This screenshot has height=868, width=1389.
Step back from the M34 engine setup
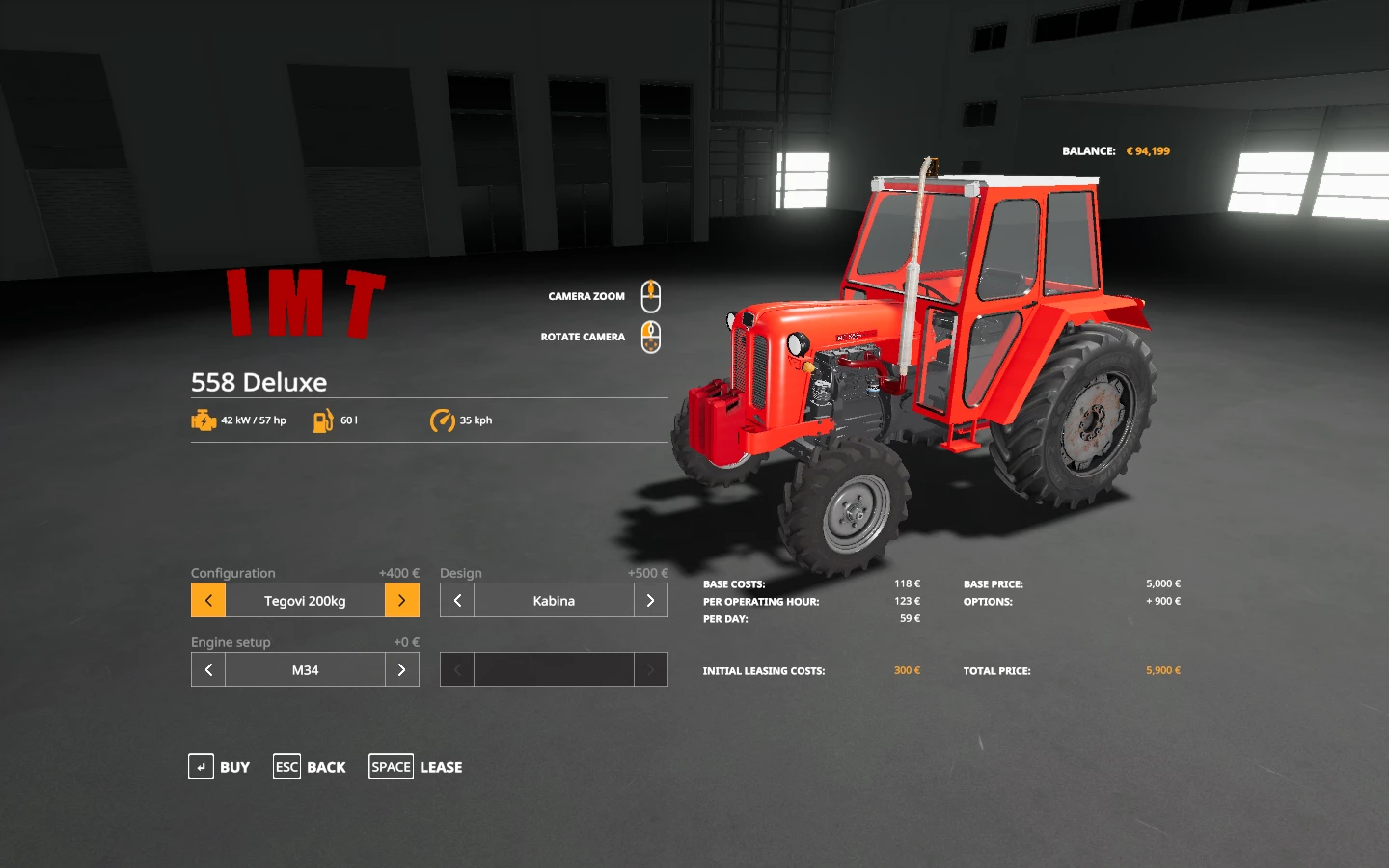[x=207, y=668]
